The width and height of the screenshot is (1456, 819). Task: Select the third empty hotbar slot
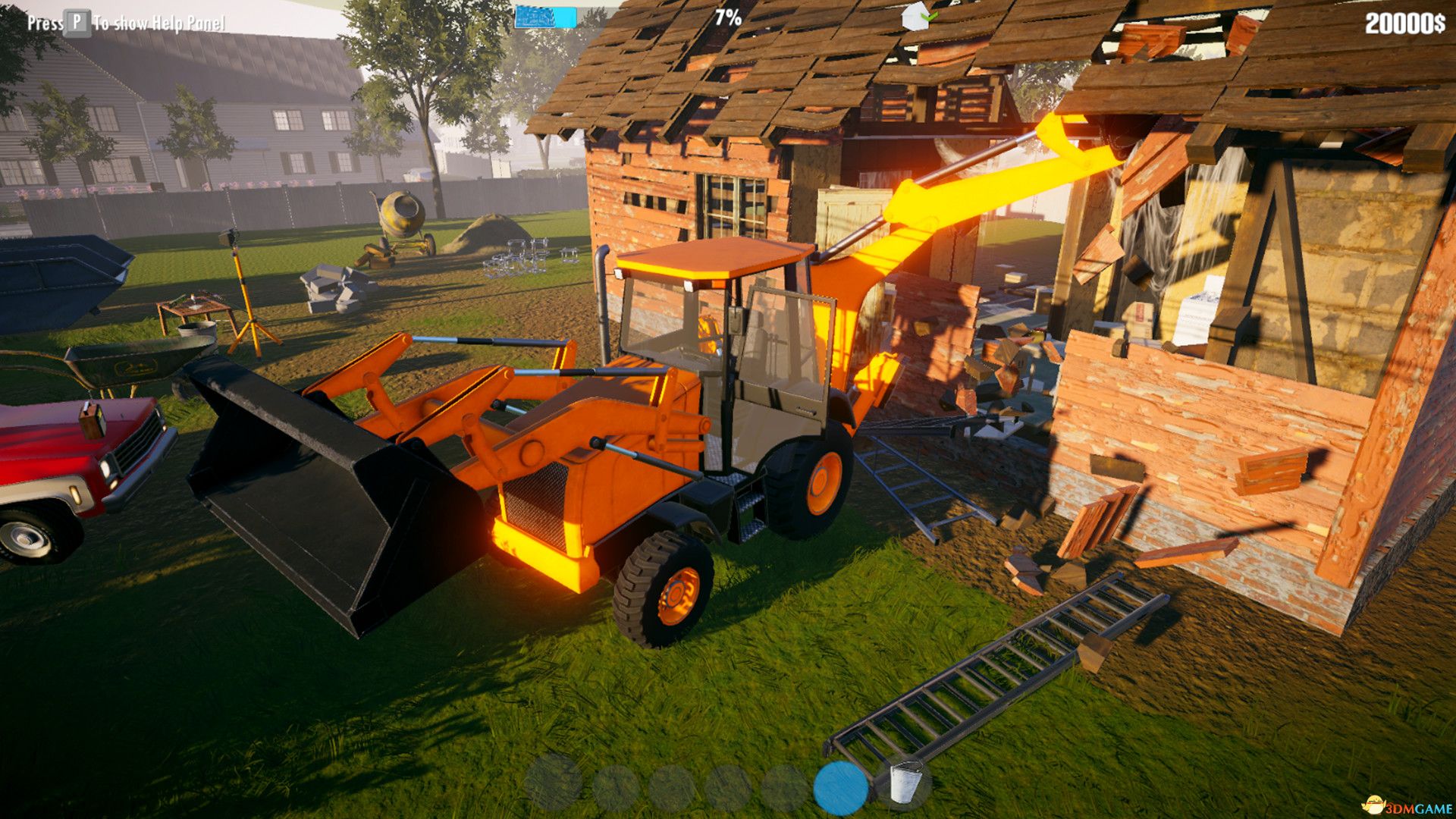671,787
